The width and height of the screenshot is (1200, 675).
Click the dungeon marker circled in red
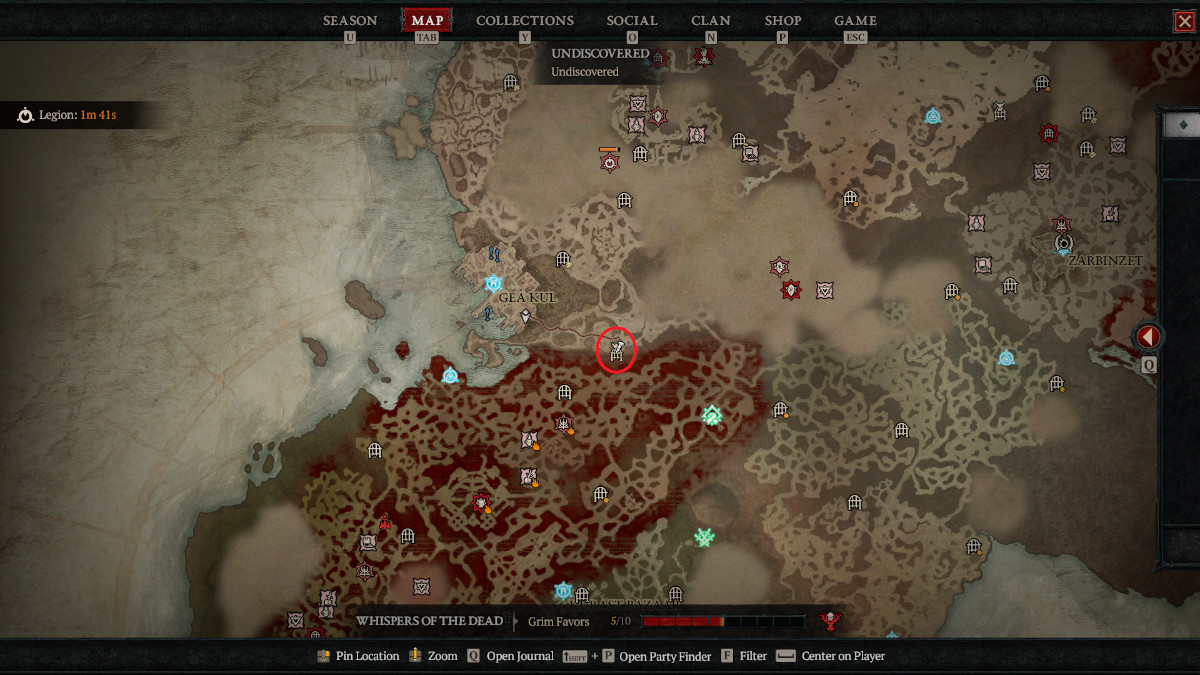coord(617,351)
